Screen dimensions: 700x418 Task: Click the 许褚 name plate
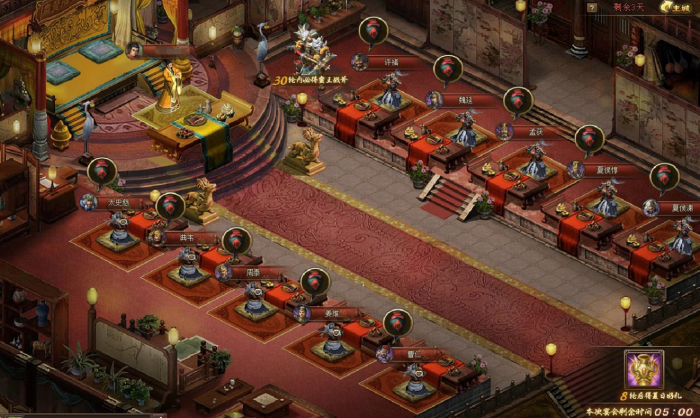(x=390, y=62)
